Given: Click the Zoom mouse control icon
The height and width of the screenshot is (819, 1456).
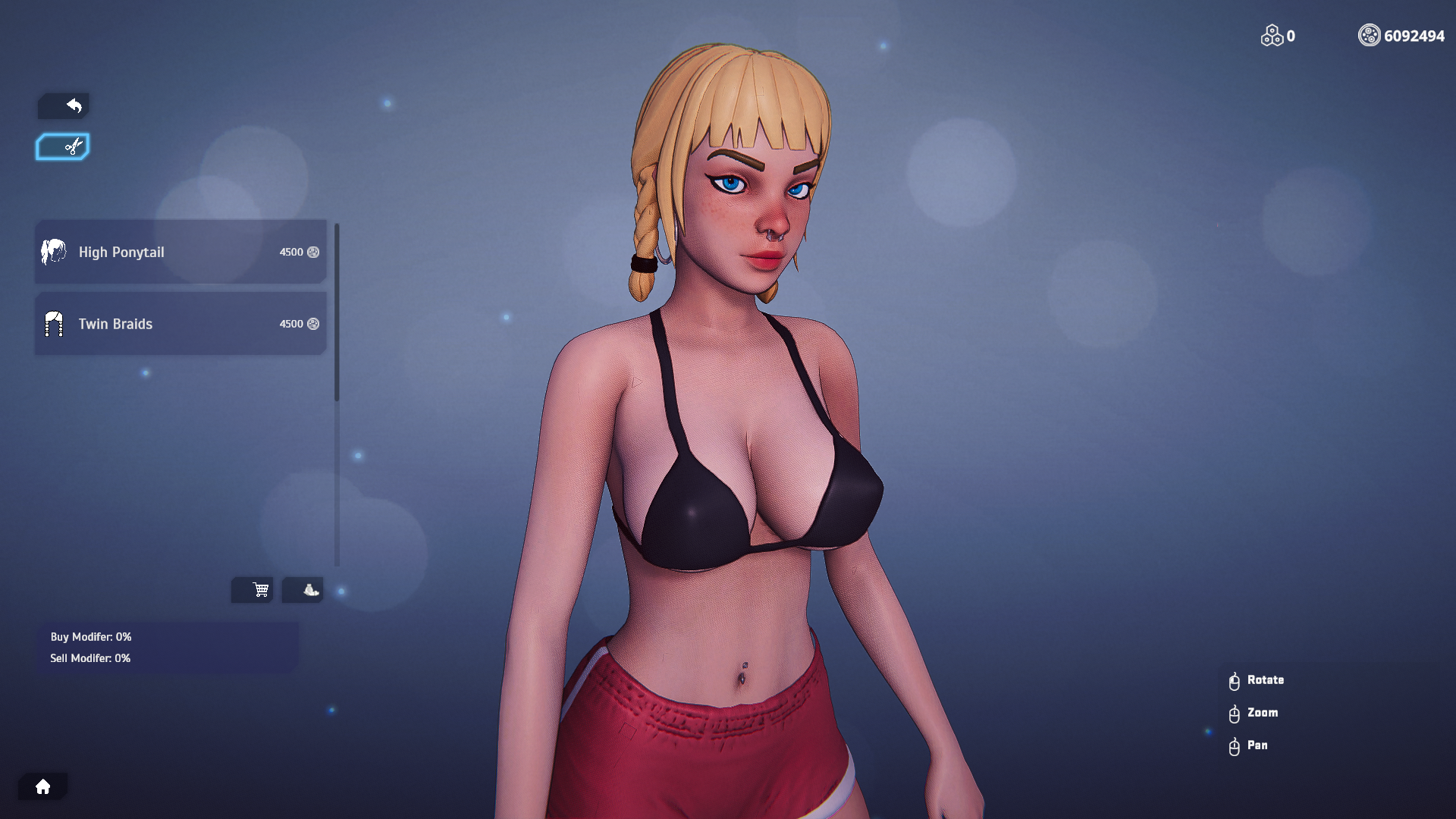Looking at the screenshot, I should pos(1235,713).
